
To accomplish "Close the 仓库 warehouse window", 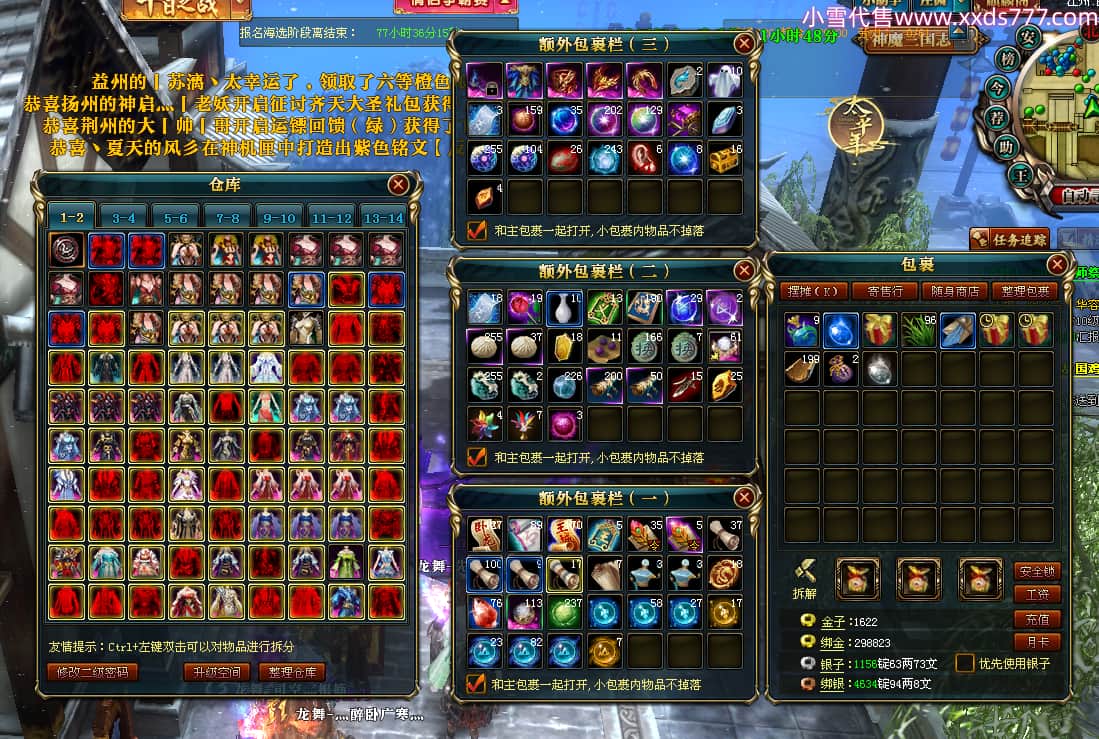I will [398, 185].
